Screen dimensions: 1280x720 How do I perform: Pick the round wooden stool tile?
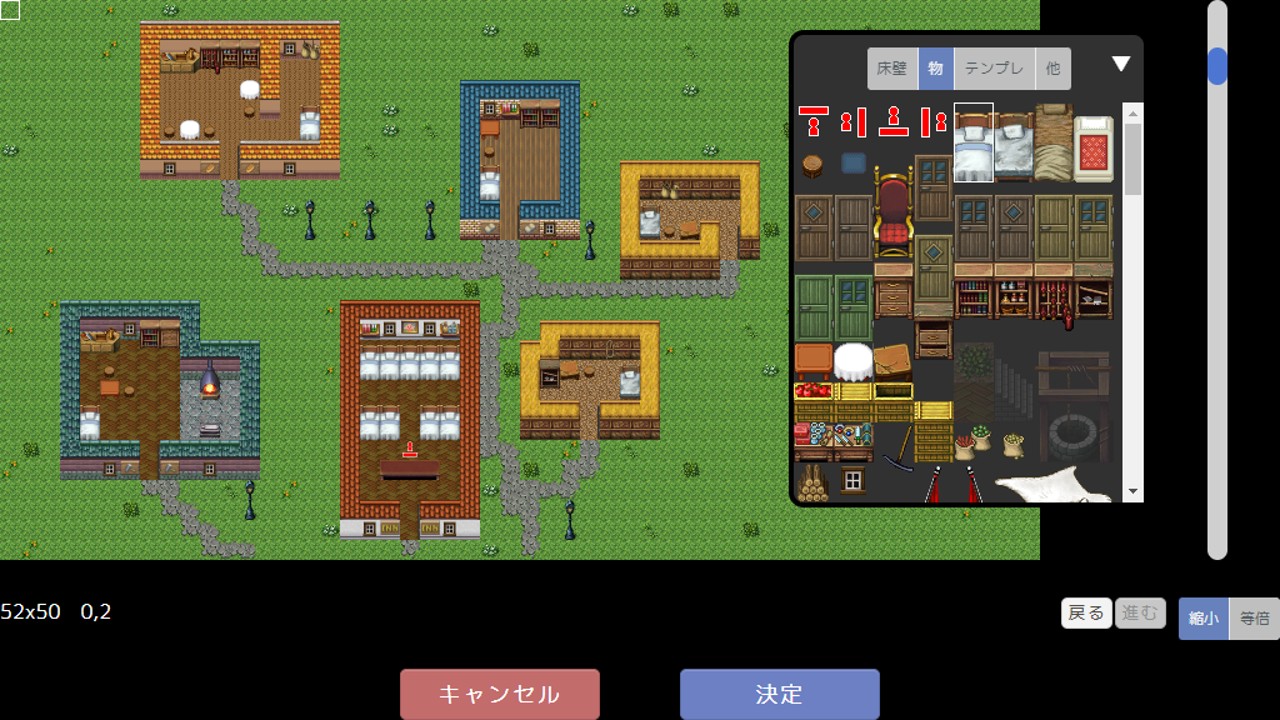(x=812, y=164)
